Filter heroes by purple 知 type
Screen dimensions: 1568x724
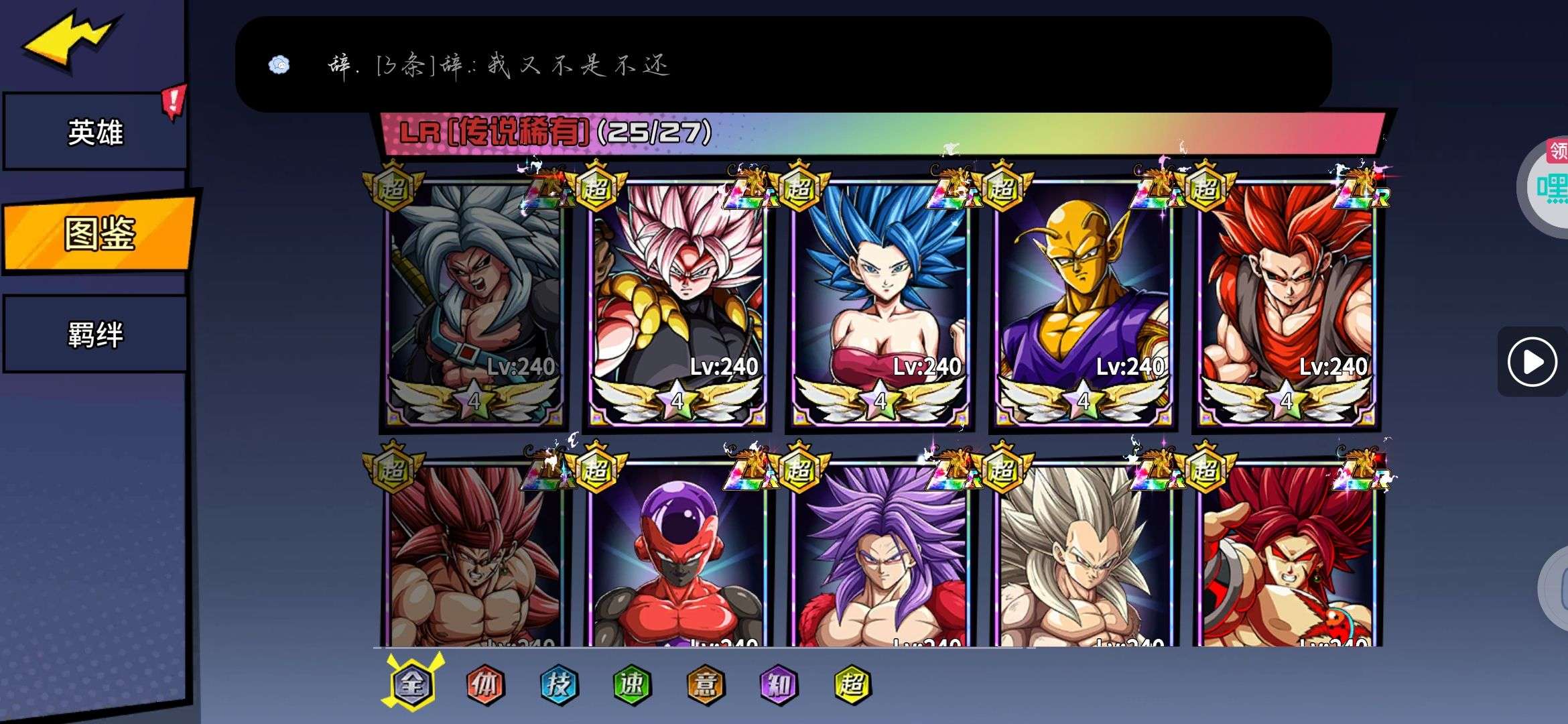coord(778,684)
